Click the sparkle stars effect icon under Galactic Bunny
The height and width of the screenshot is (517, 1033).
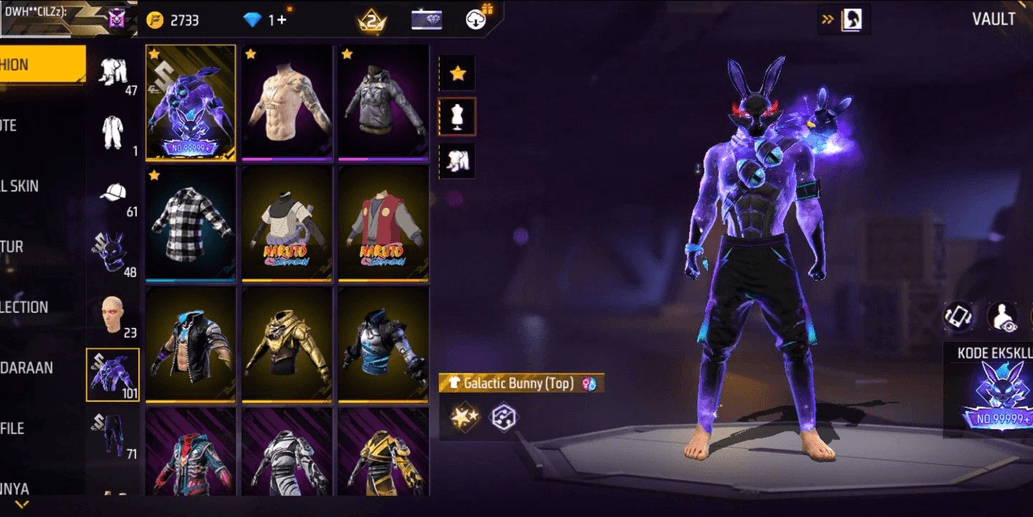[x=463, y=417]
